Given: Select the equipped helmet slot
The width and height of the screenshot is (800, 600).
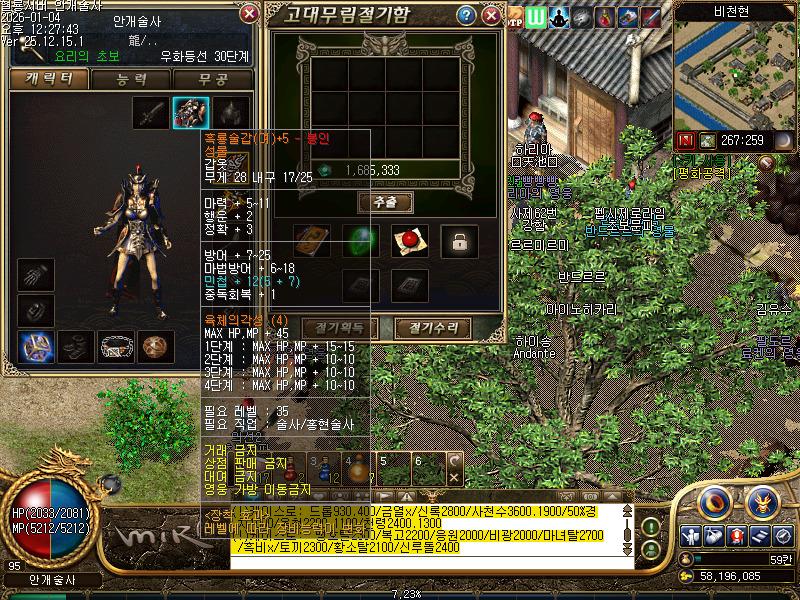Looking at the screenshot, I should click(231, 112).
